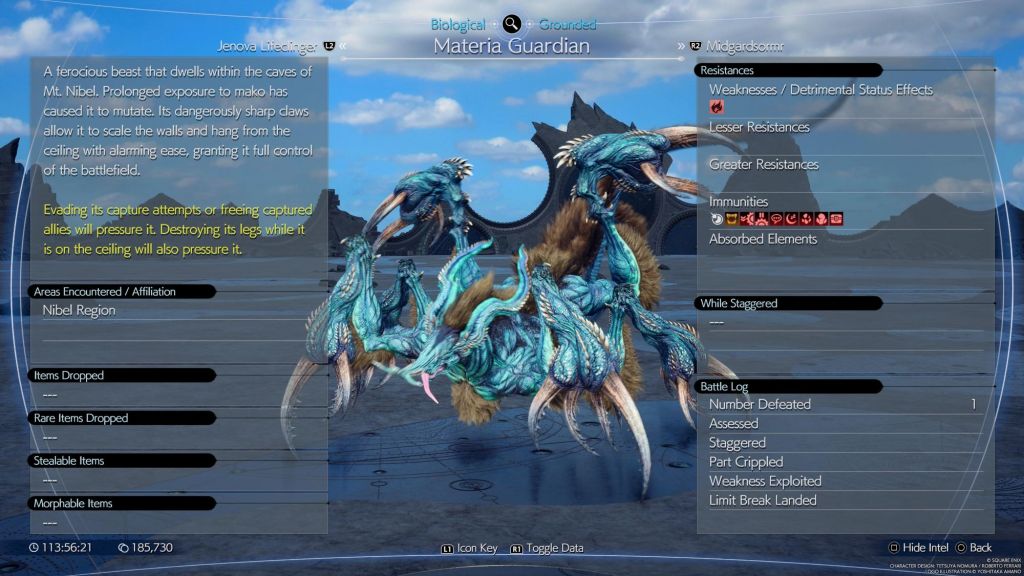Go to the next enemy, Midgardsormr

click(738, 46)
